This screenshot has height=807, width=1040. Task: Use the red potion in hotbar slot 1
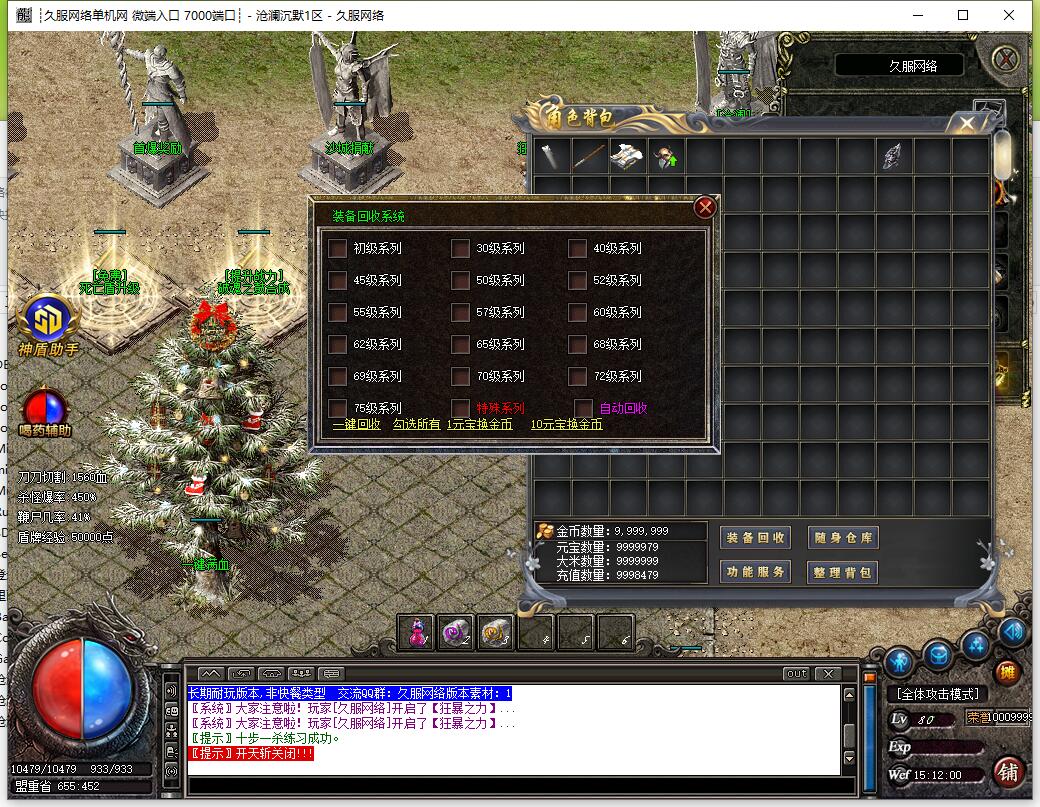click(416, 632)
